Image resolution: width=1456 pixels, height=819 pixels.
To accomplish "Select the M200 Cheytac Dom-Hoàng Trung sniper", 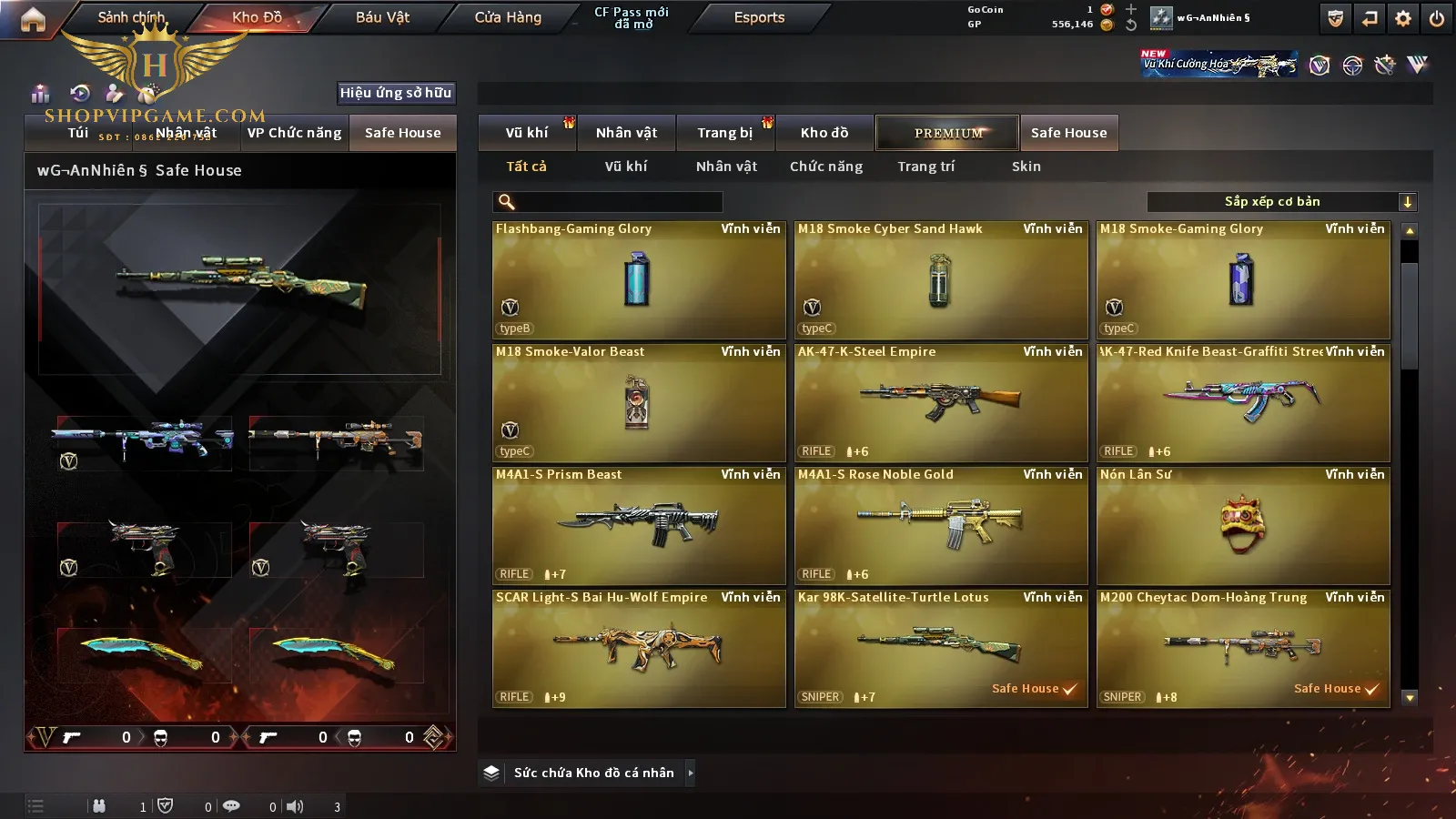I will click(1243, 648).
